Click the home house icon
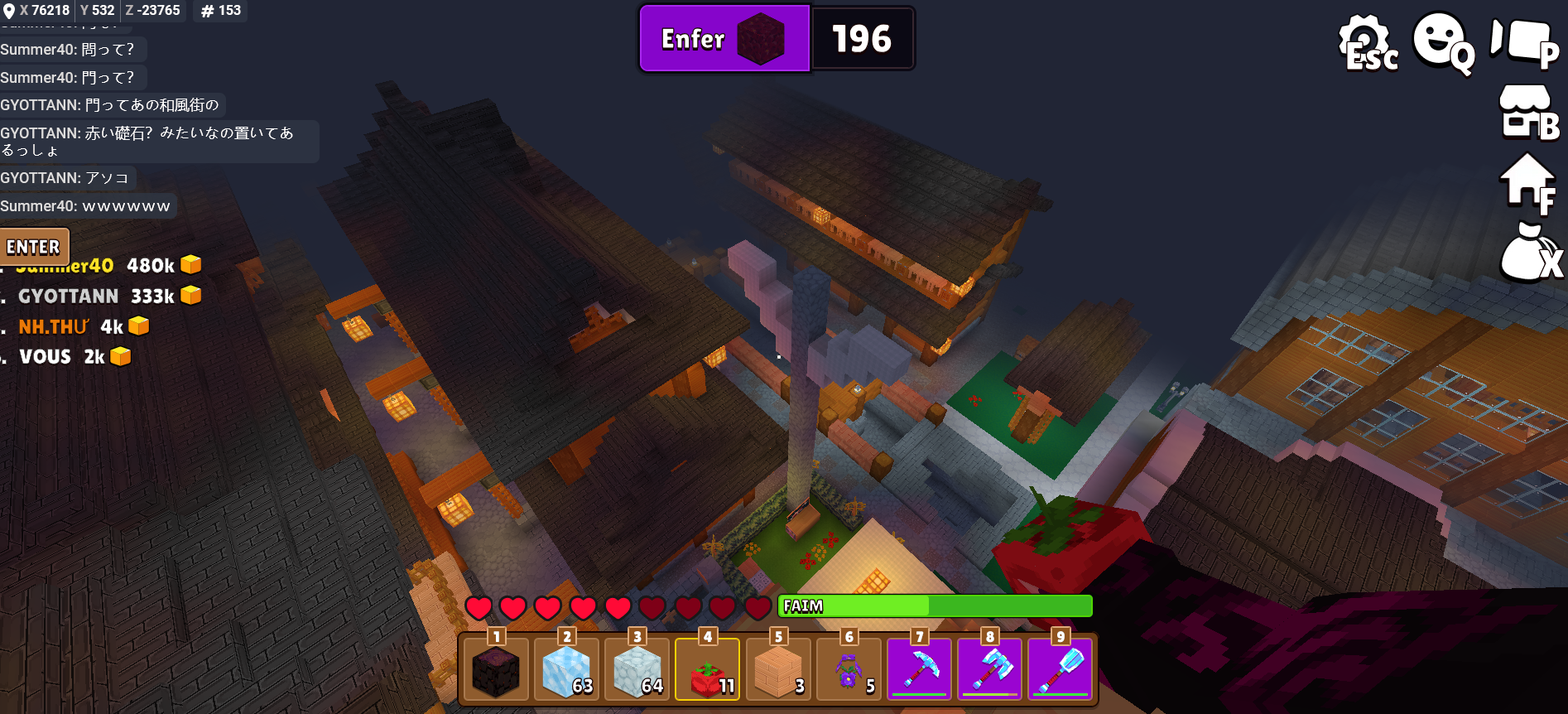Screen dimensions: 1568x714 pyautogui.click(x=1527, y=182)
